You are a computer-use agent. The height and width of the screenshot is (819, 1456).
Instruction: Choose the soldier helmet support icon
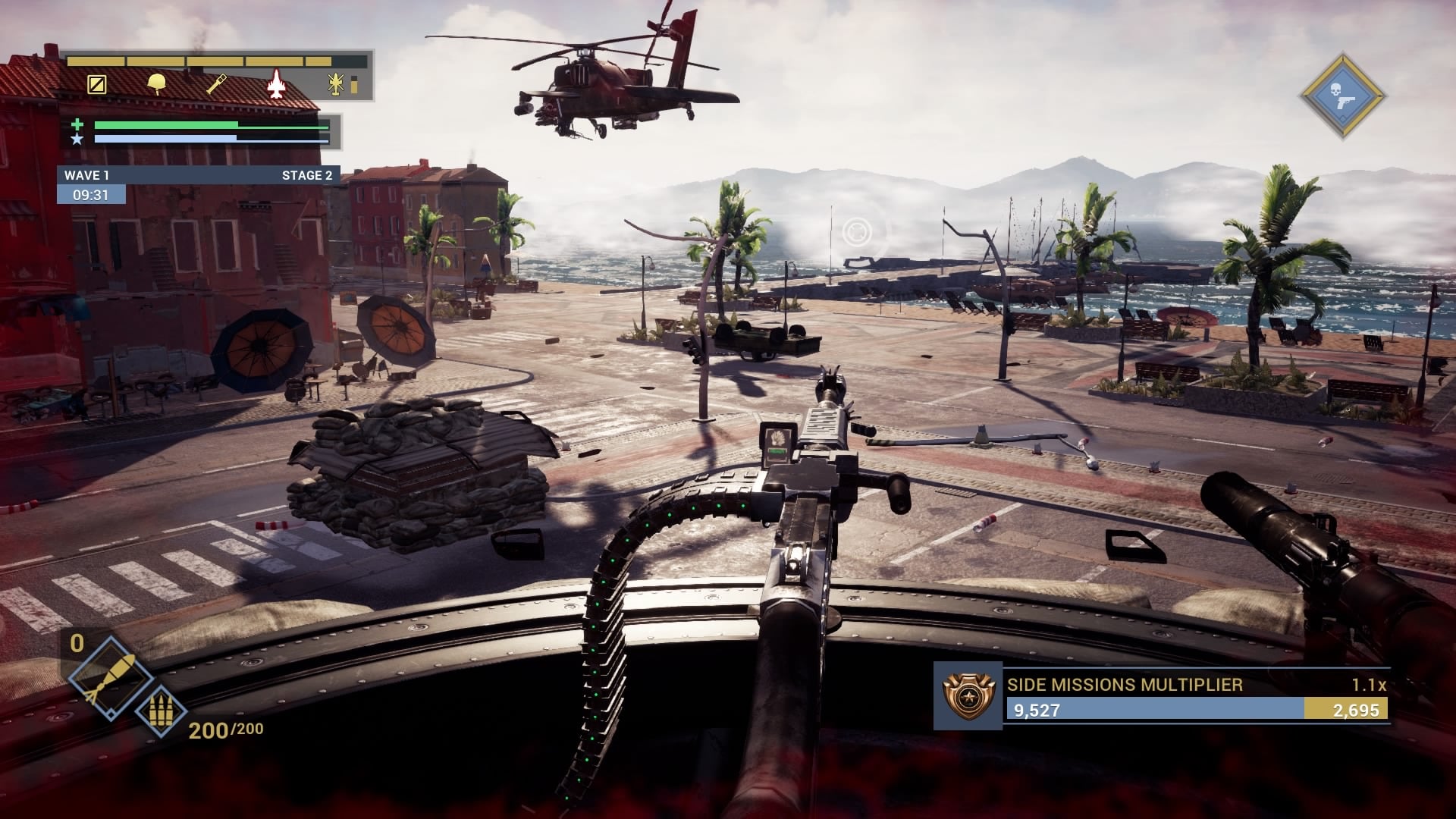pyautogui.click(x=157, y=83)
